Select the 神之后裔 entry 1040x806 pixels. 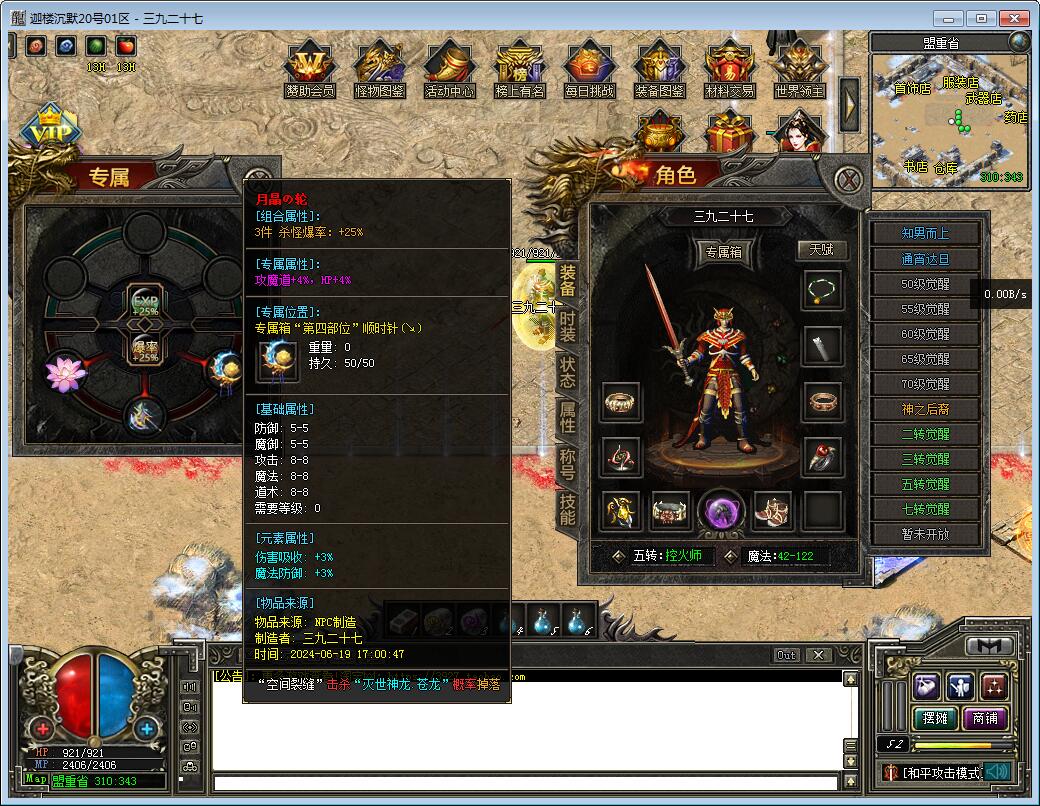(x=925, y=409)
